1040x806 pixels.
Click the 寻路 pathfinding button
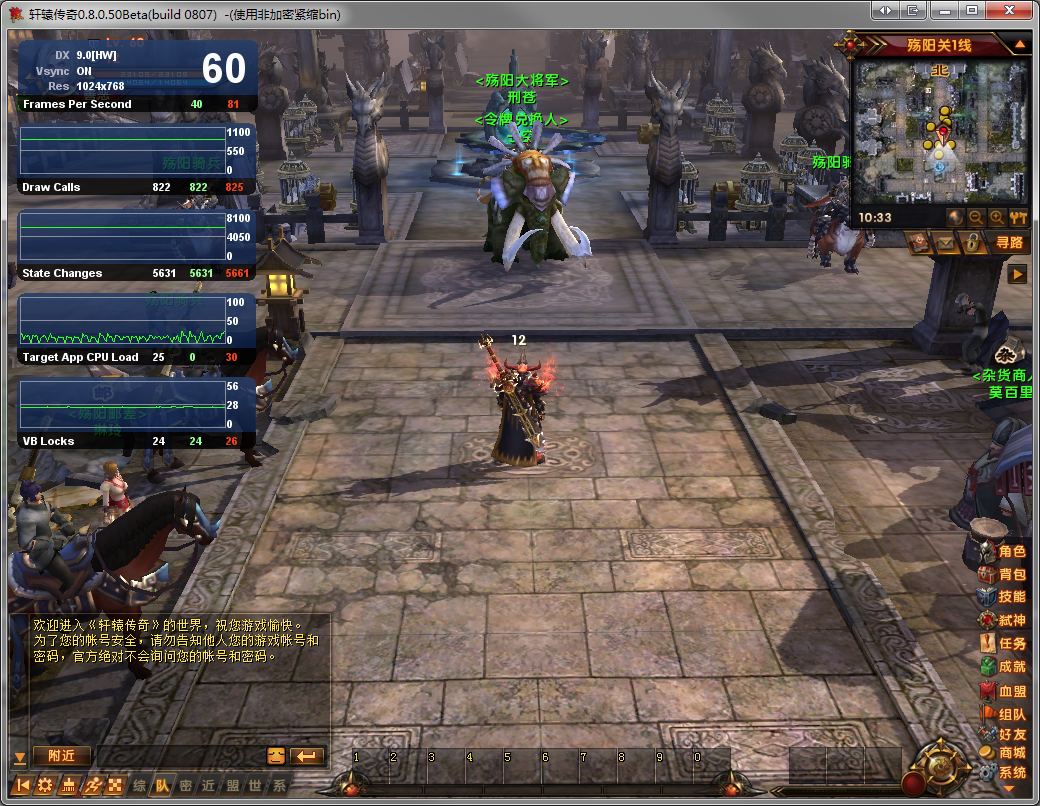coord(1009,242)
